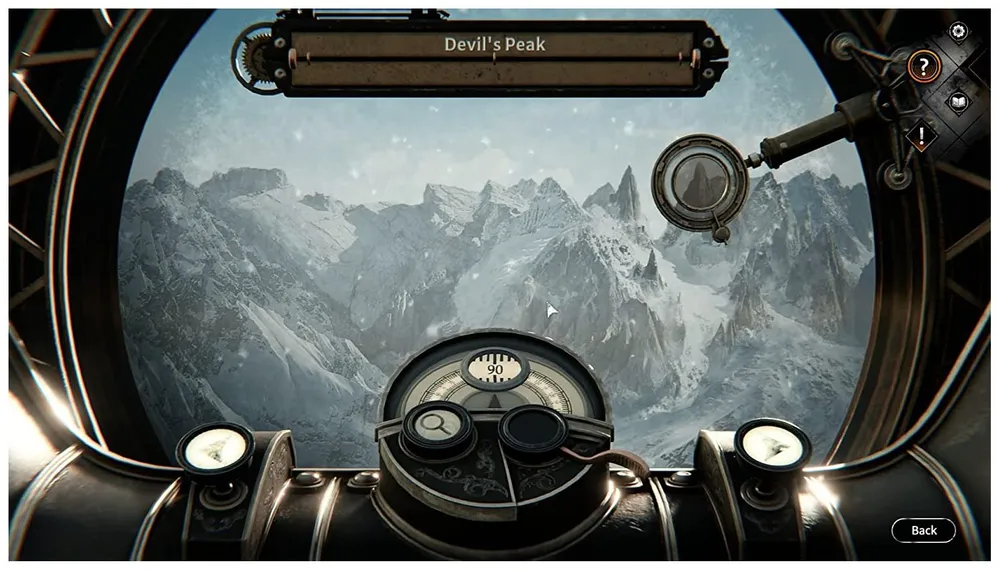Image resolution: width=1000 pixels, height=571 pixels.
Task: Click the left round dial button
Action: [216, 448]
